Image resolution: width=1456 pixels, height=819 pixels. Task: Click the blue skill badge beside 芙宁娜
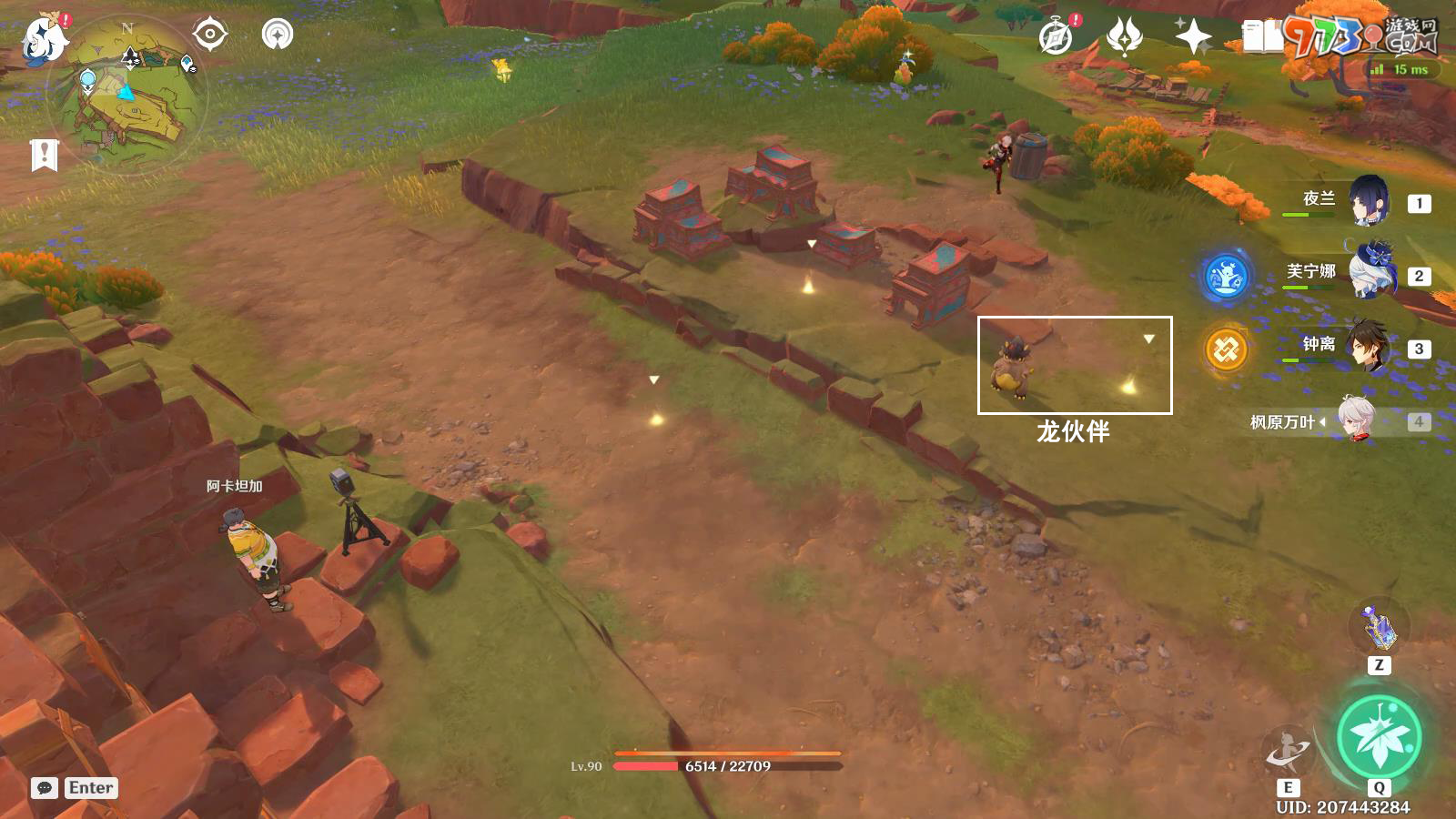[1226, 277]
